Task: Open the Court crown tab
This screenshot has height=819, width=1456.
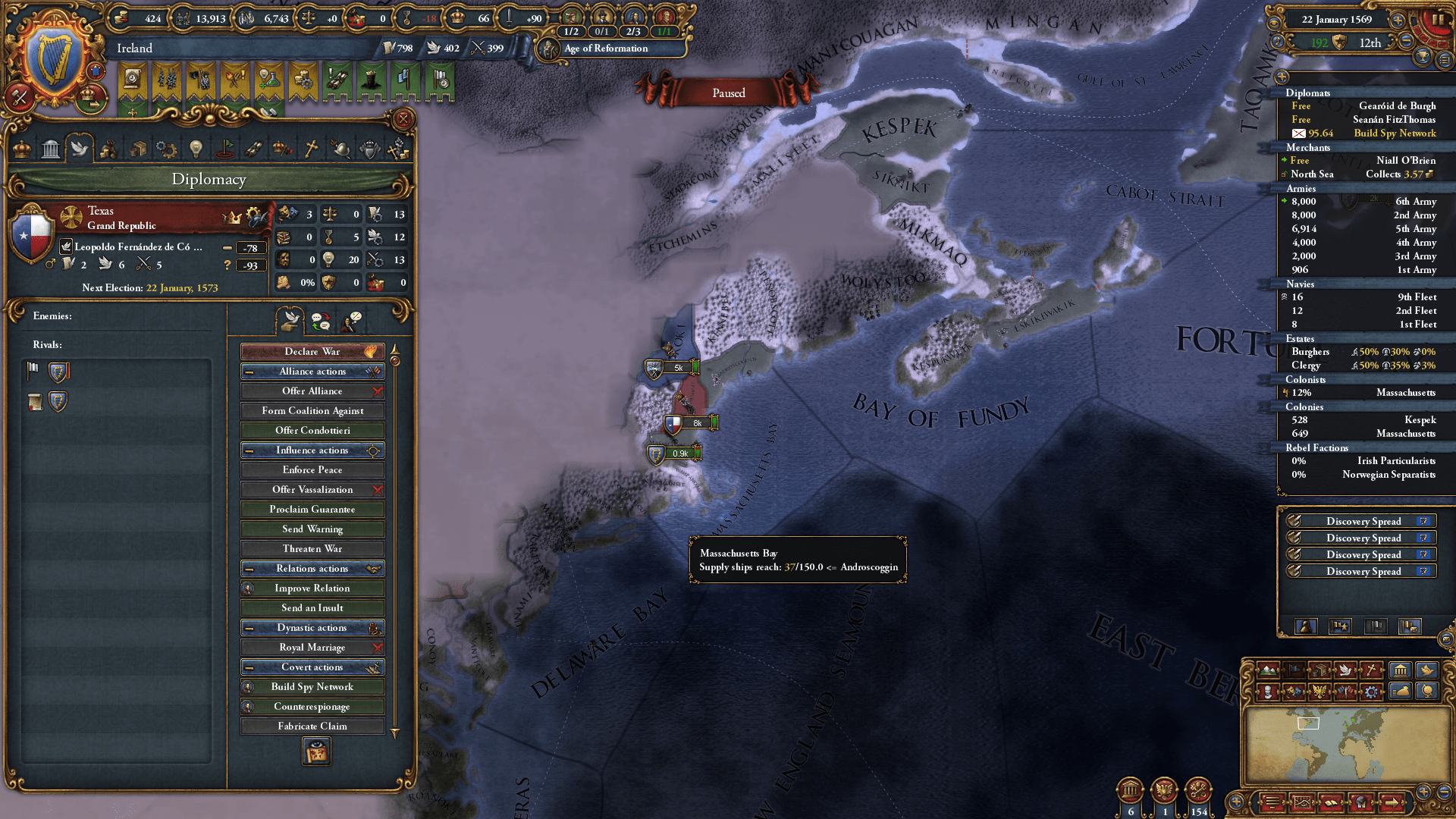Action: (x=20, y=148)
